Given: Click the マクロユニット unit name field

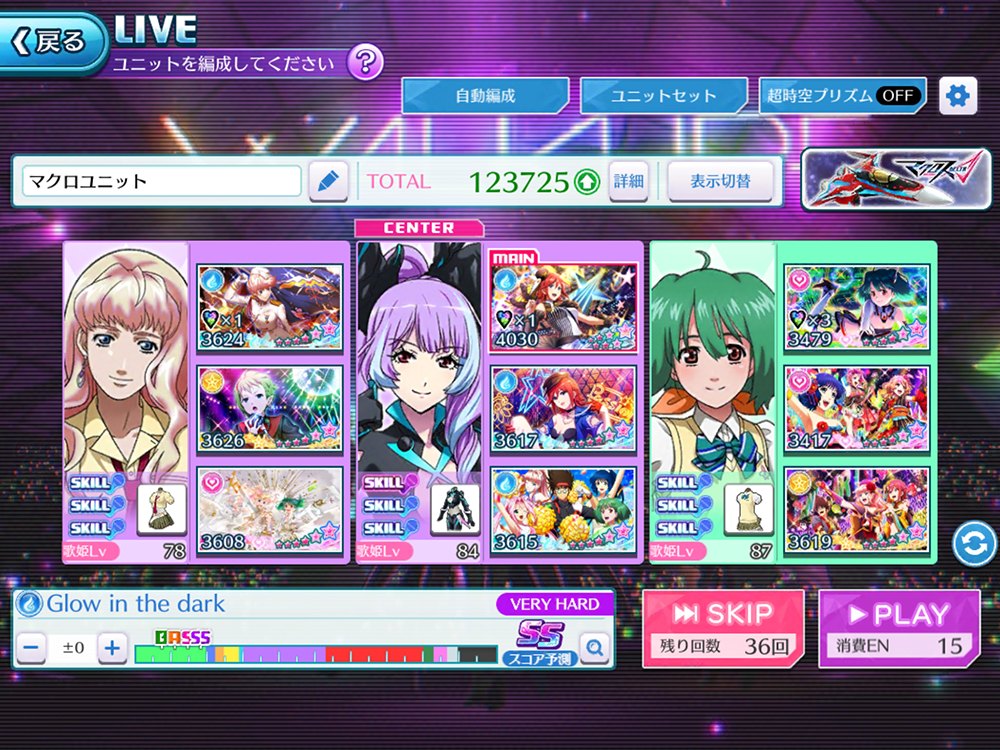Looking at the screenshot, I should click(162, 181).
